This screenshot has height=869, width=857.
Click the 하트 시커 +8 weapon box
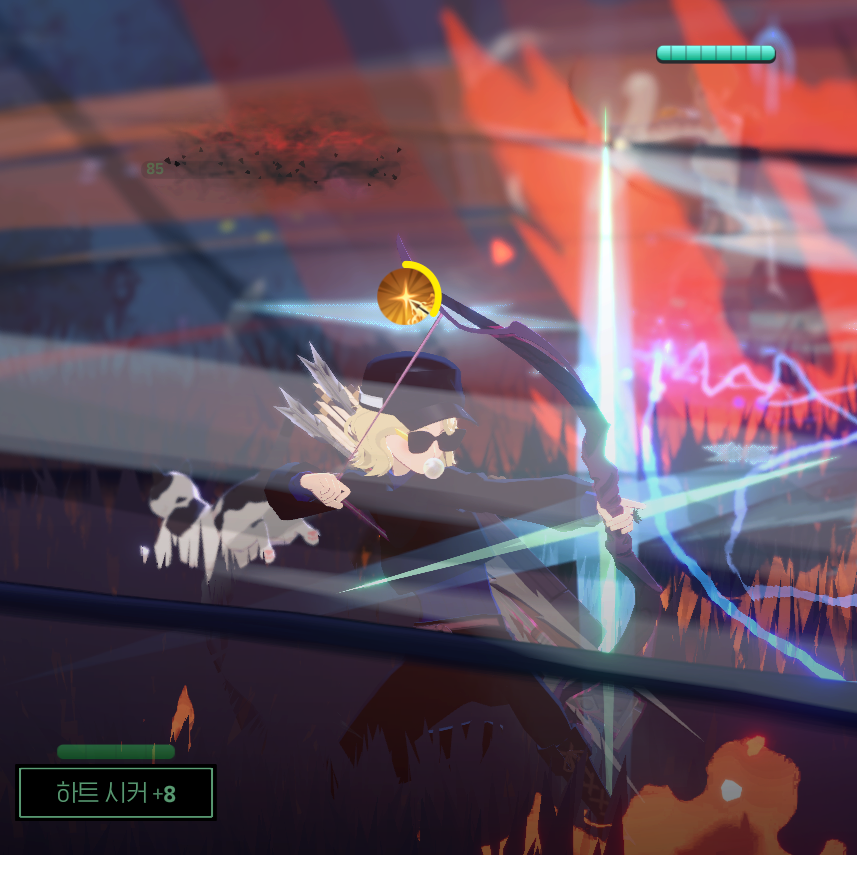(116, 793)
